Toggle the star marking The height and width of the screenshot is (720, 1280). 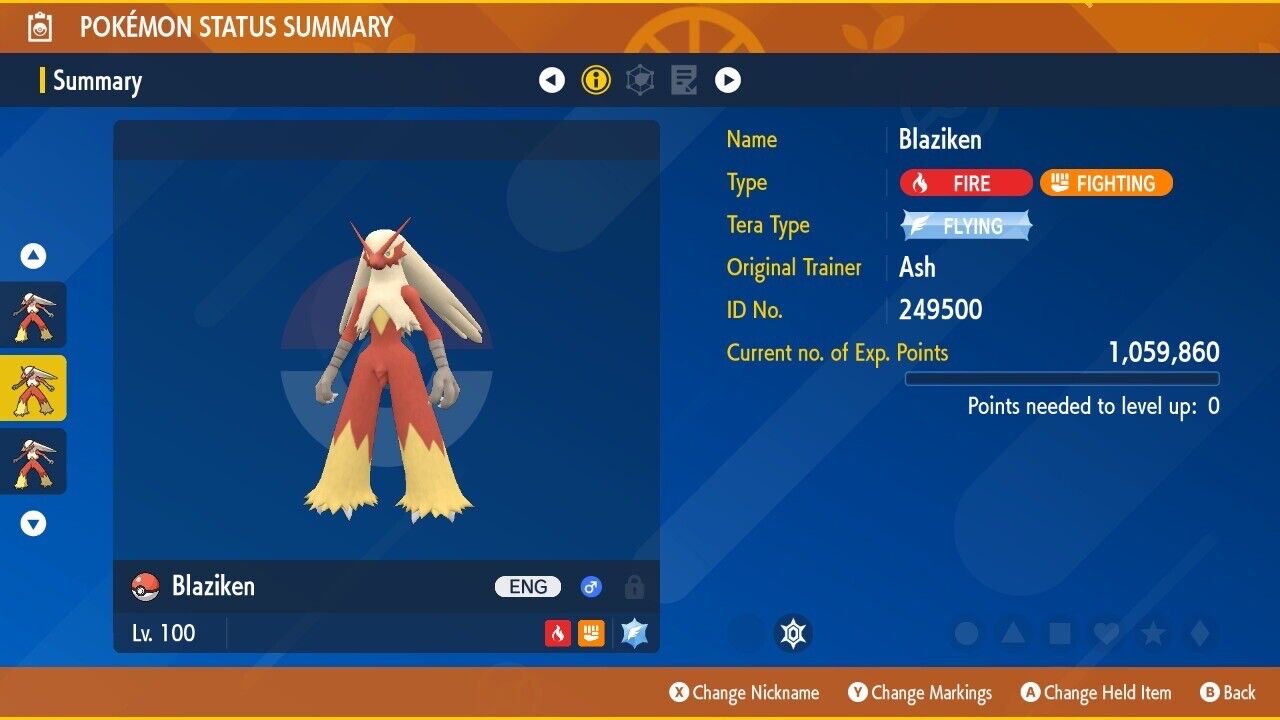(1153, 633)
